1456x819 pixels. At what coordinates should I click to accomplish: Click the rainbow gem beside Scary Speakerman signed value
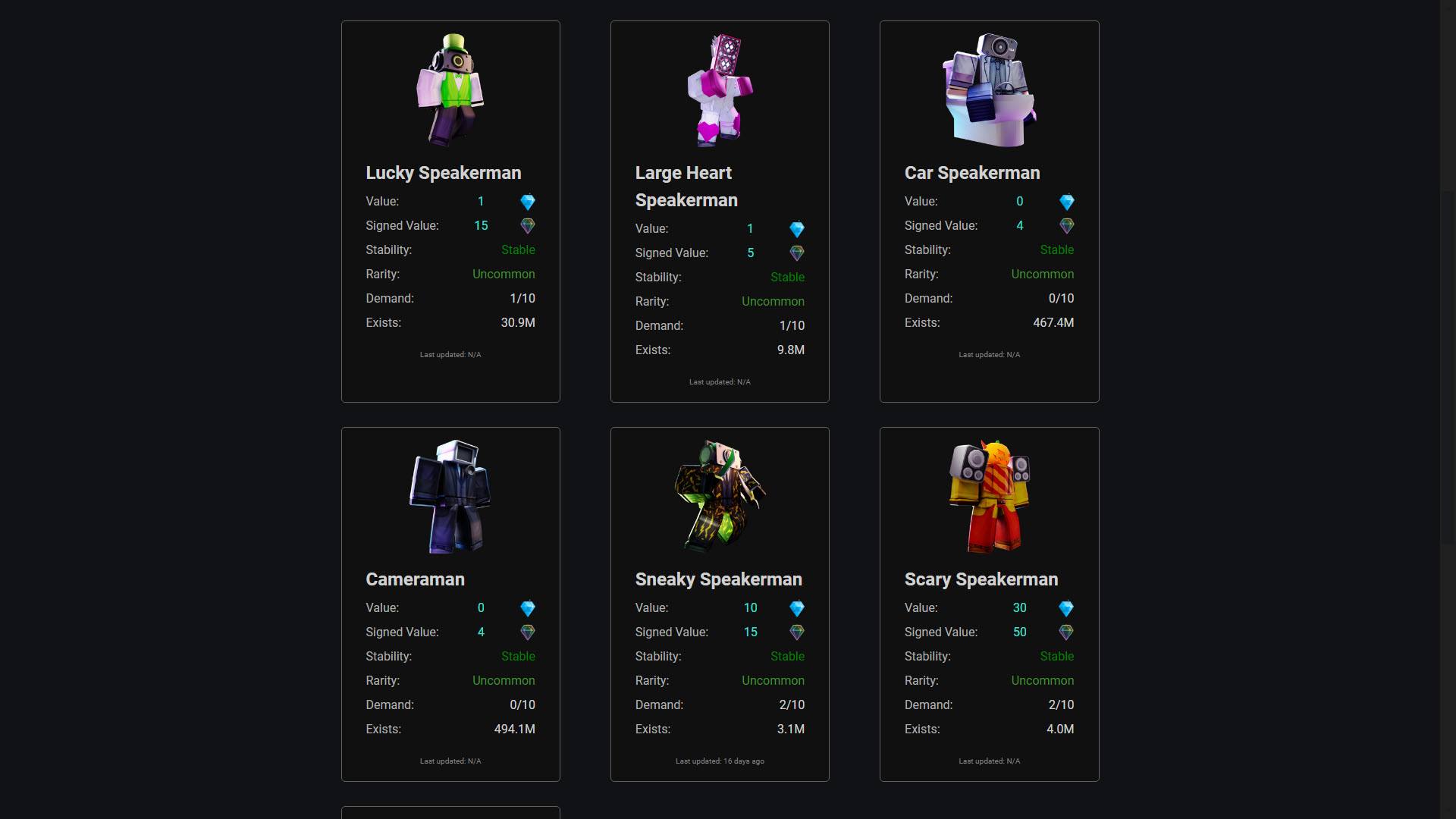[x=1066, y=632]
